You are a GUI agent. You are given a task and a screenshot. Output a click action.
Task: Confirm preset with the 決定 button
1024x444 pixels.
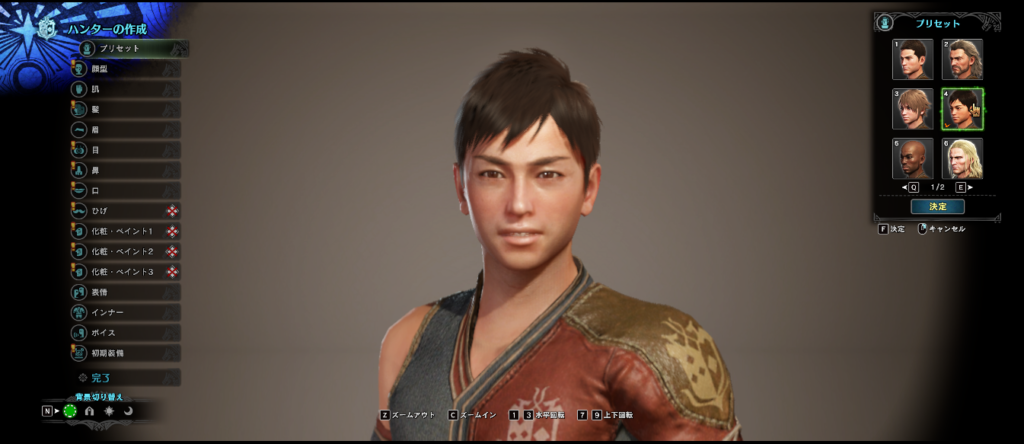click(x=937, y=207)
